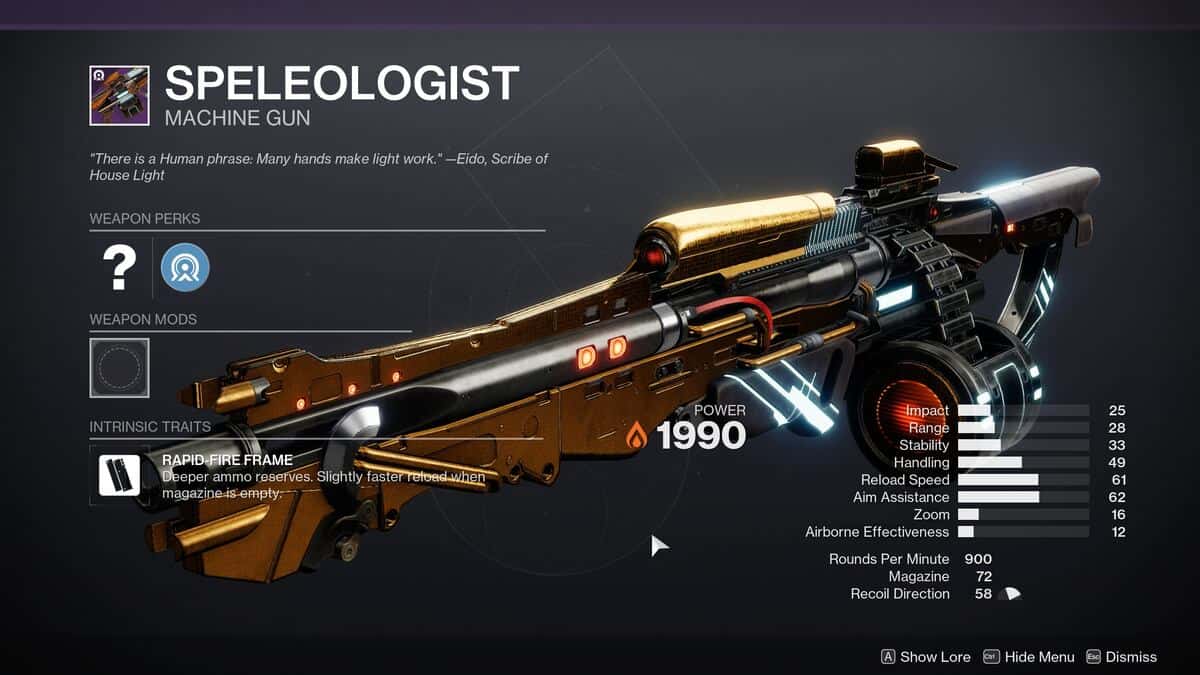Inspect the Rapid-Fire Frame intrinsic trait icon
This screenshot has width=1200, height=675.
click(x=119, y=474)
